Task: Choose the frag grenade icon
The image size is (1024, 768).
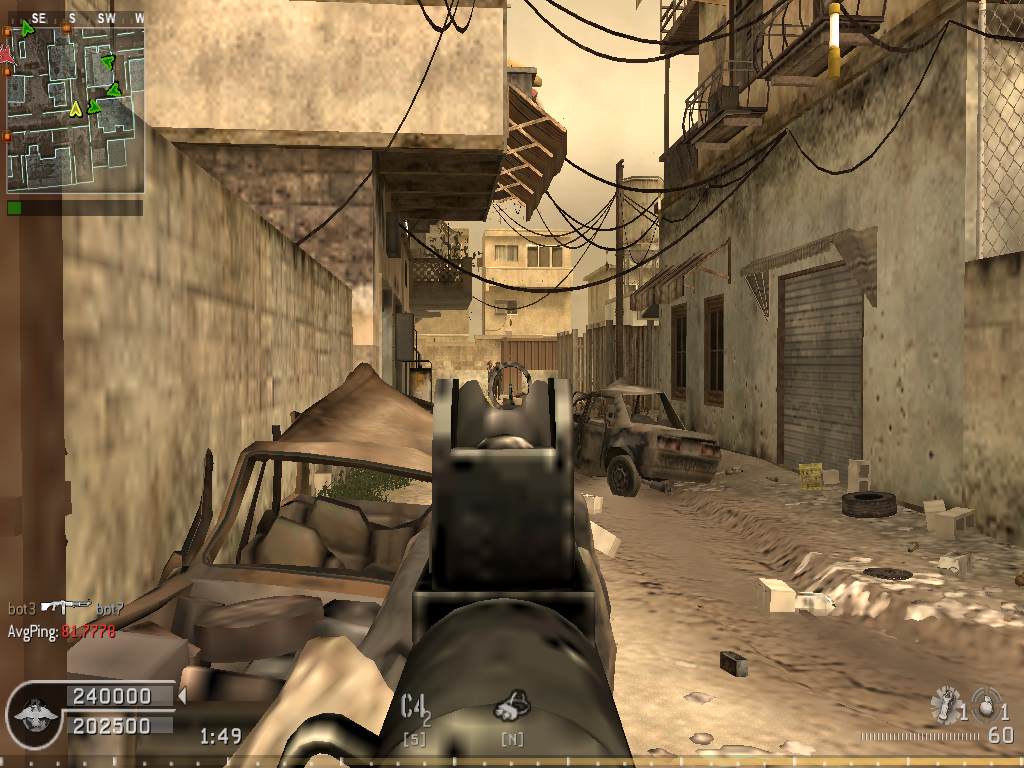Action: (986, 705)
